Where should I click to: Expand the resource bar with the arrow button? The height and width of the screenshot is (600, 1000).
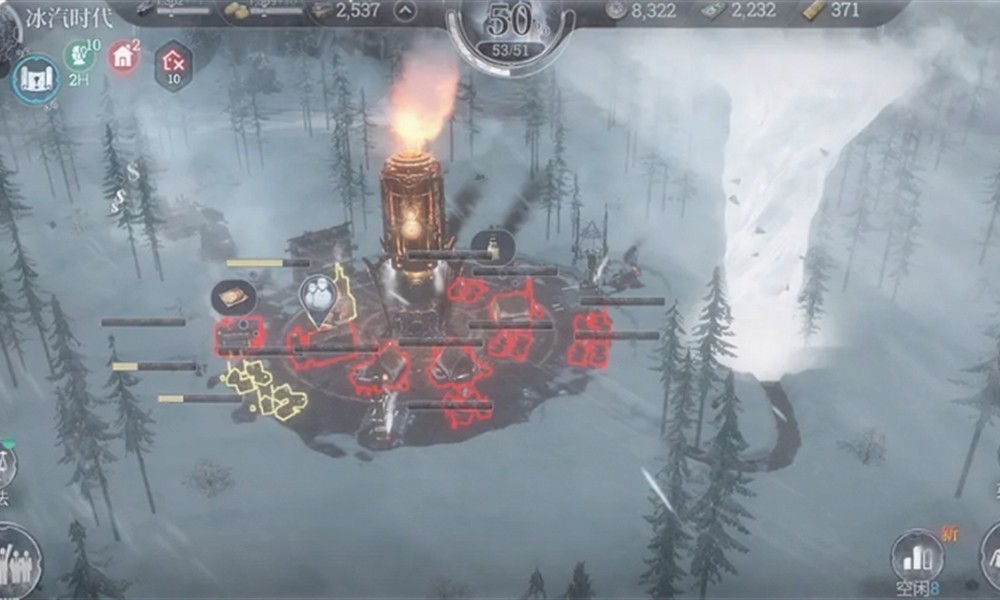coord(406,12)
